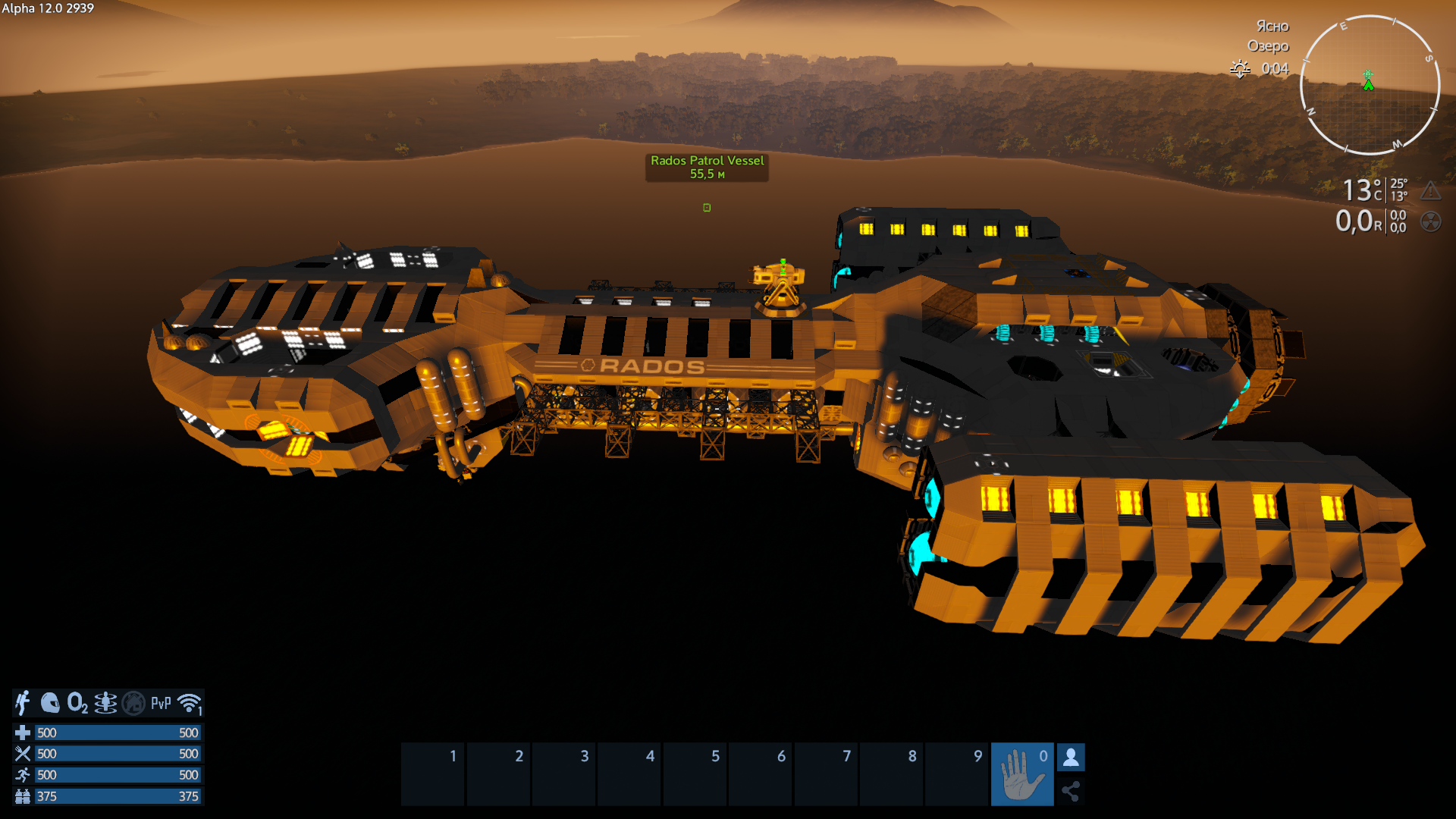Click the wifi signal icon
Screen dimensions: 1456x819
pyautogui.click(x=190, y=703)
